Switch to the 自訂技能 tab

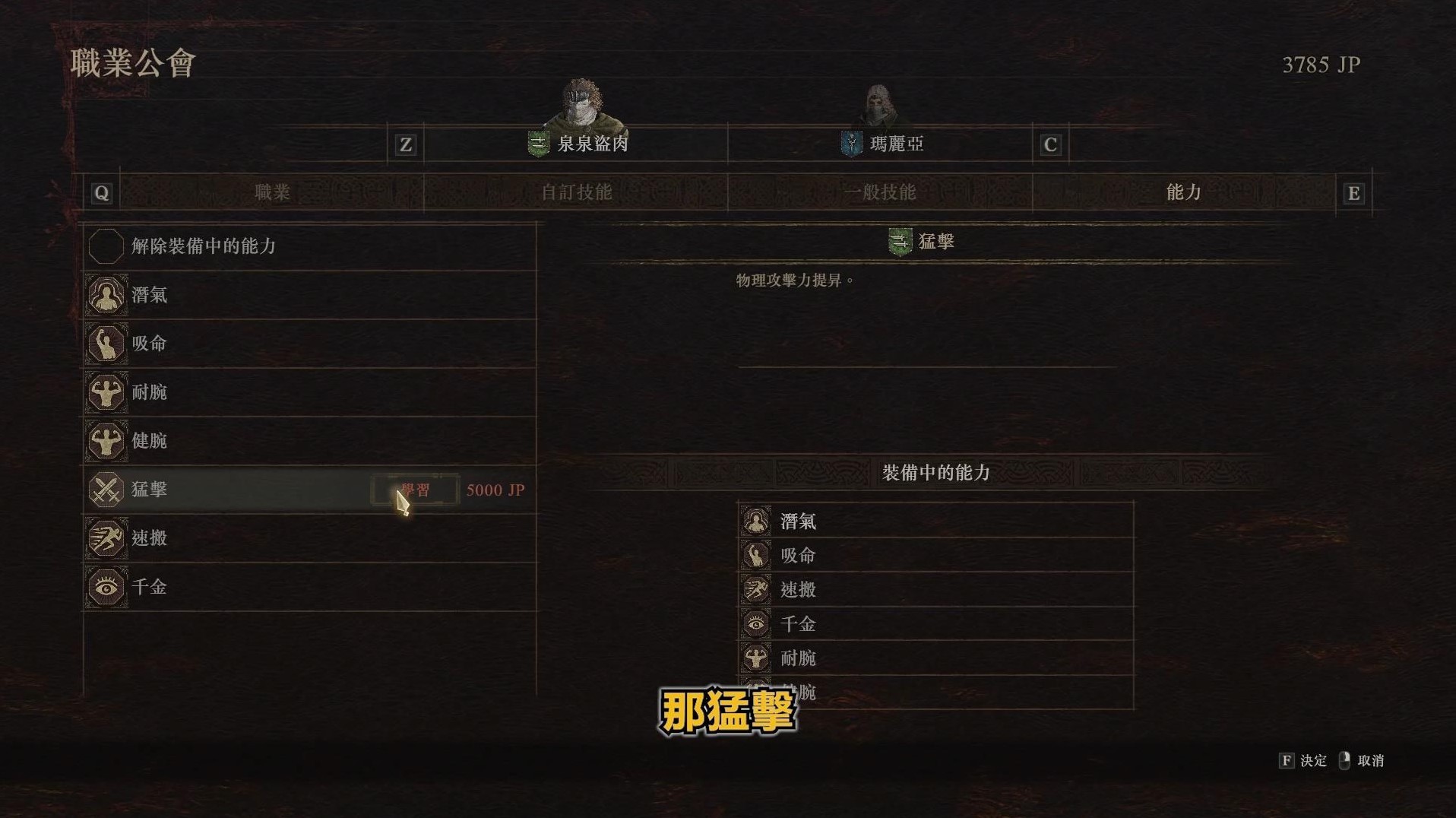pos(575,193)
